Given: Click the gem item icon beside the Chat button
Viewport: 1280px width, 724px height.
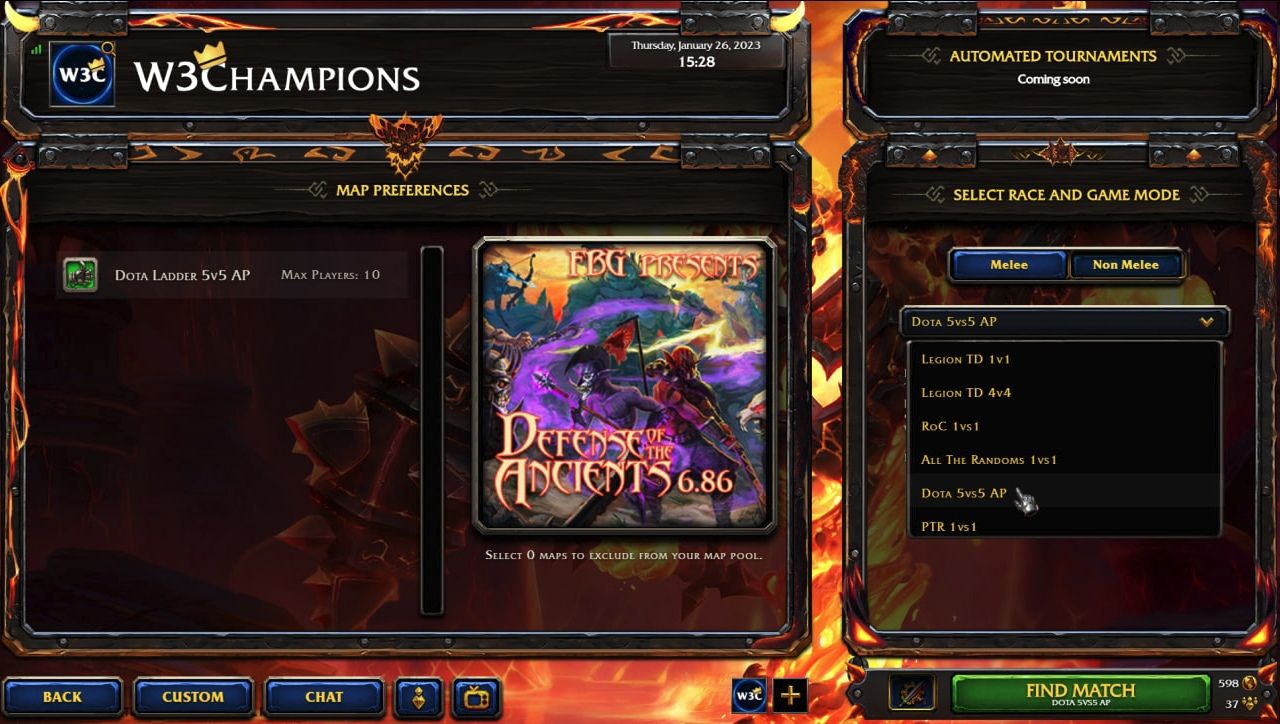Looking at the screenshot, I should 419,698.
